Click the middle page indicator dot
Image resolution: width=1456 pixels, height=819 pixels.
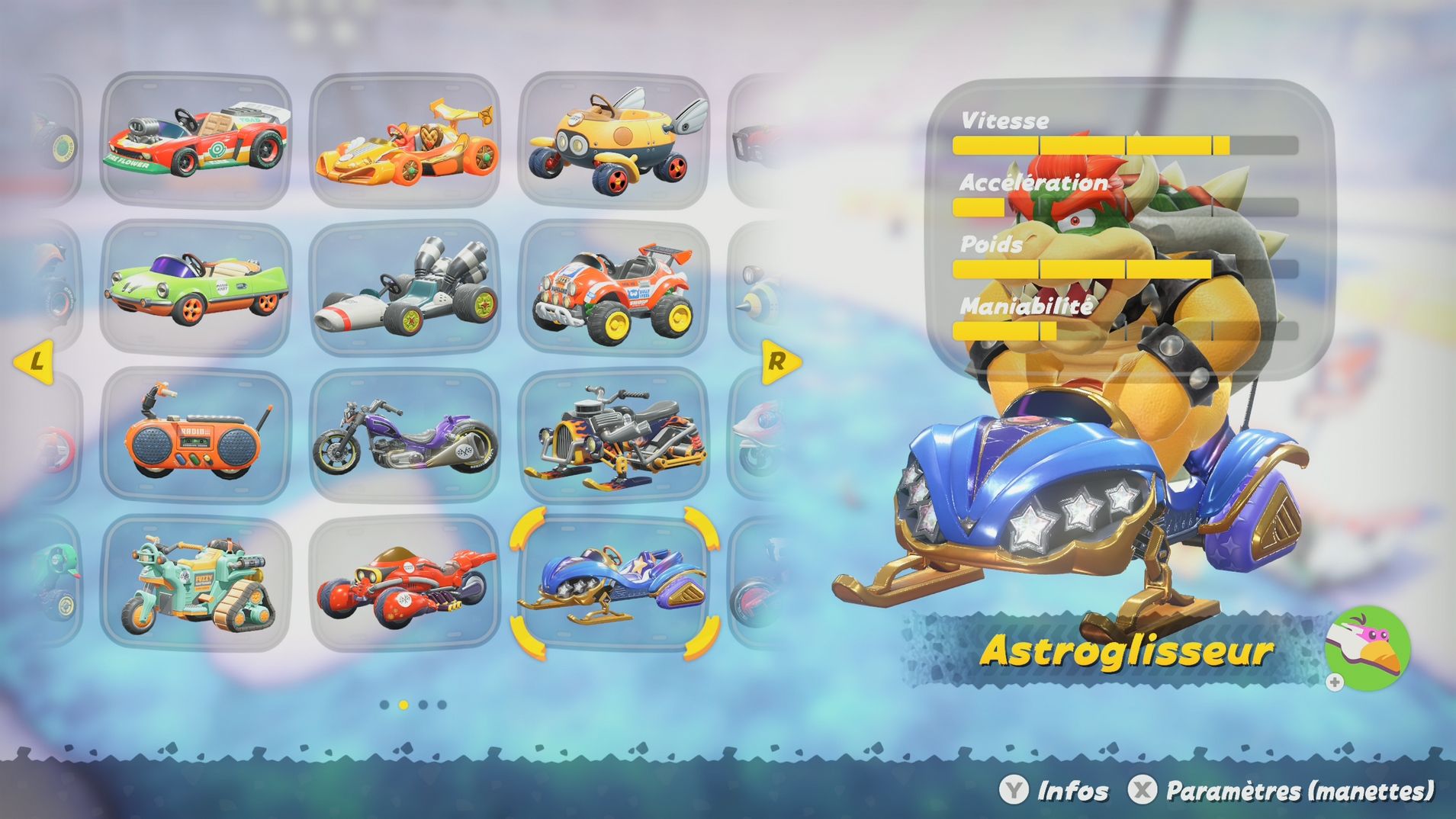tap(402, 705)
